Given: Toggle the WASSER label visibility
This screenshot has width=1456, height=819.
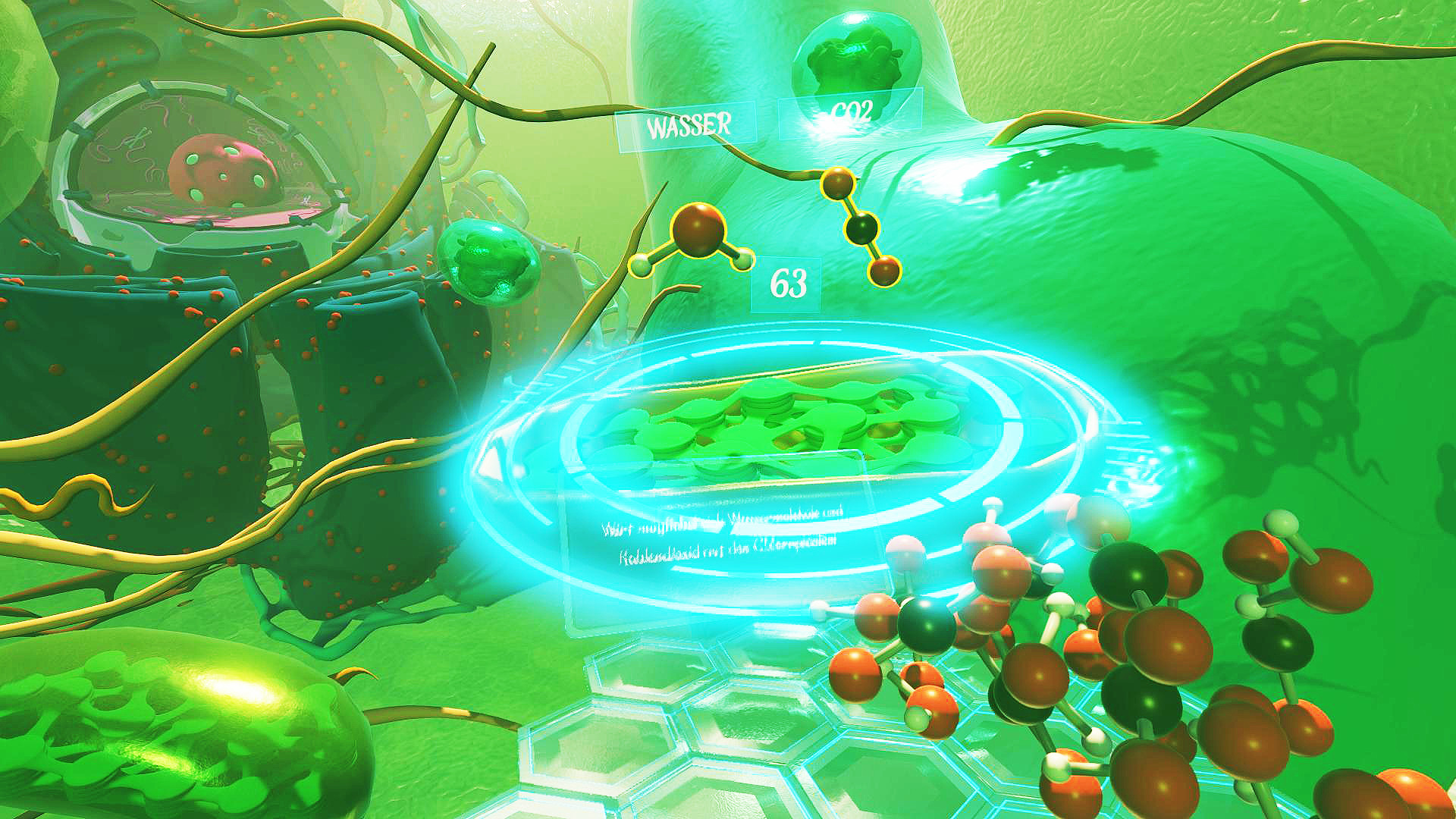Looking at the screenshot, I should tap(690, 127).
